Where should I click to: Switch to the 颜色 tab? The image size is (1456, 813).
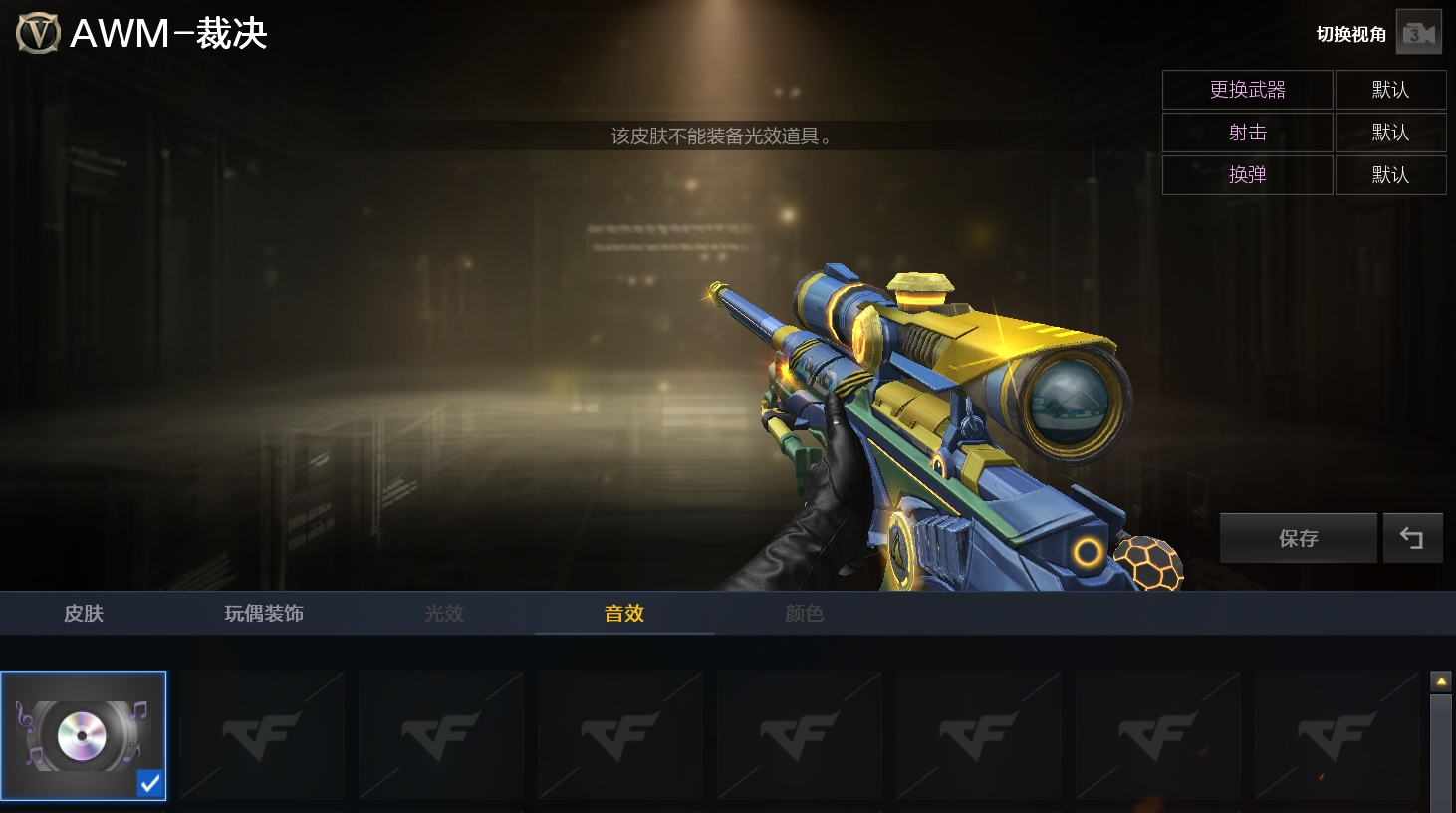tap(805, 613)
